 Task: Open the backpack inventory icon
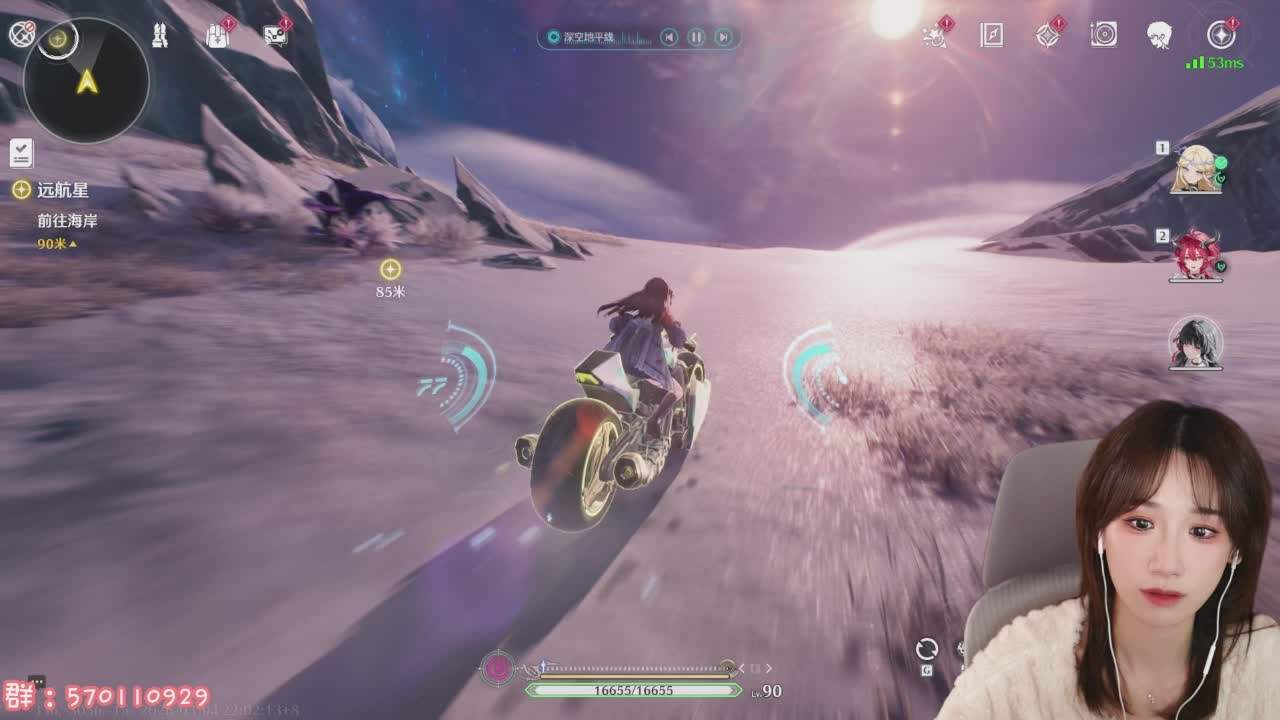(x=217, y=35)
